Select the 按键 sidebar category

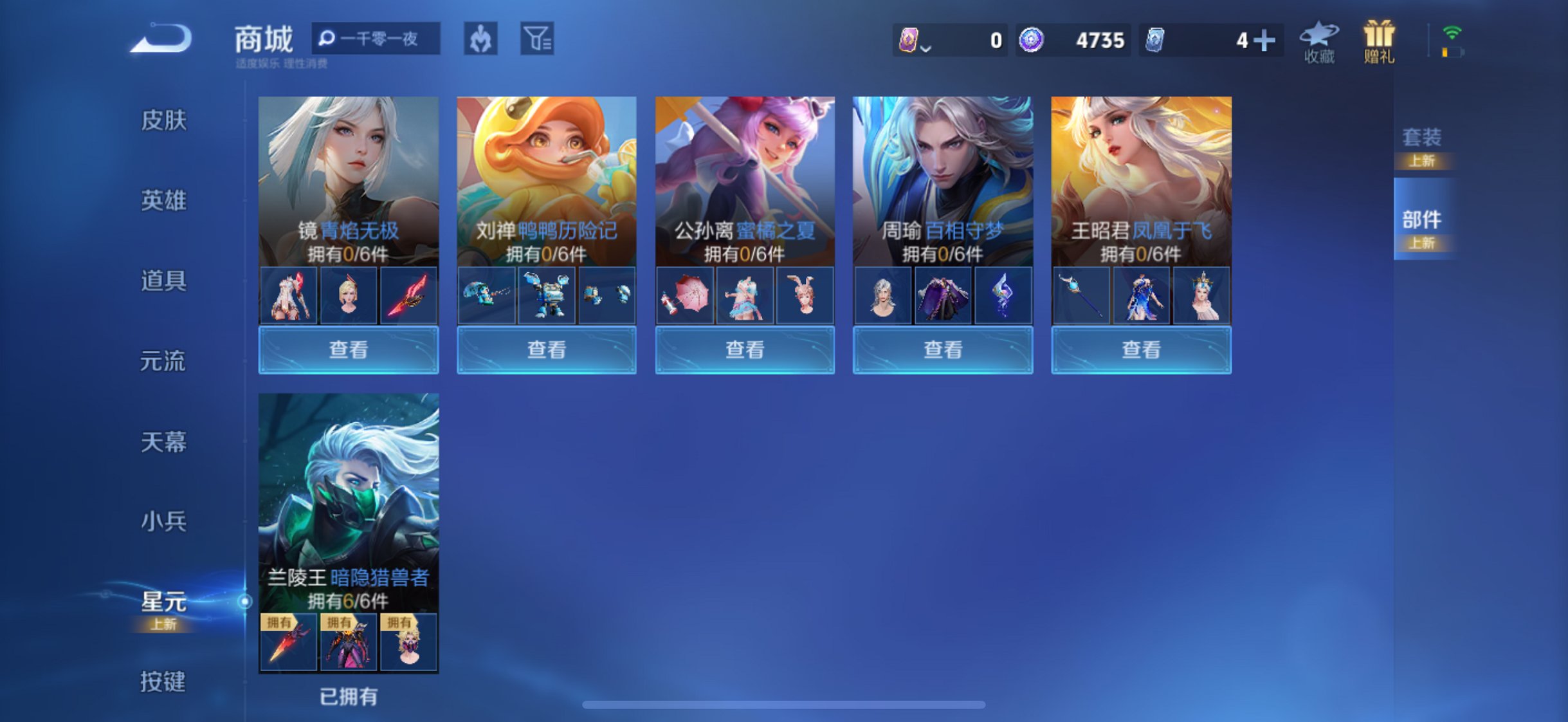point(166,683)
